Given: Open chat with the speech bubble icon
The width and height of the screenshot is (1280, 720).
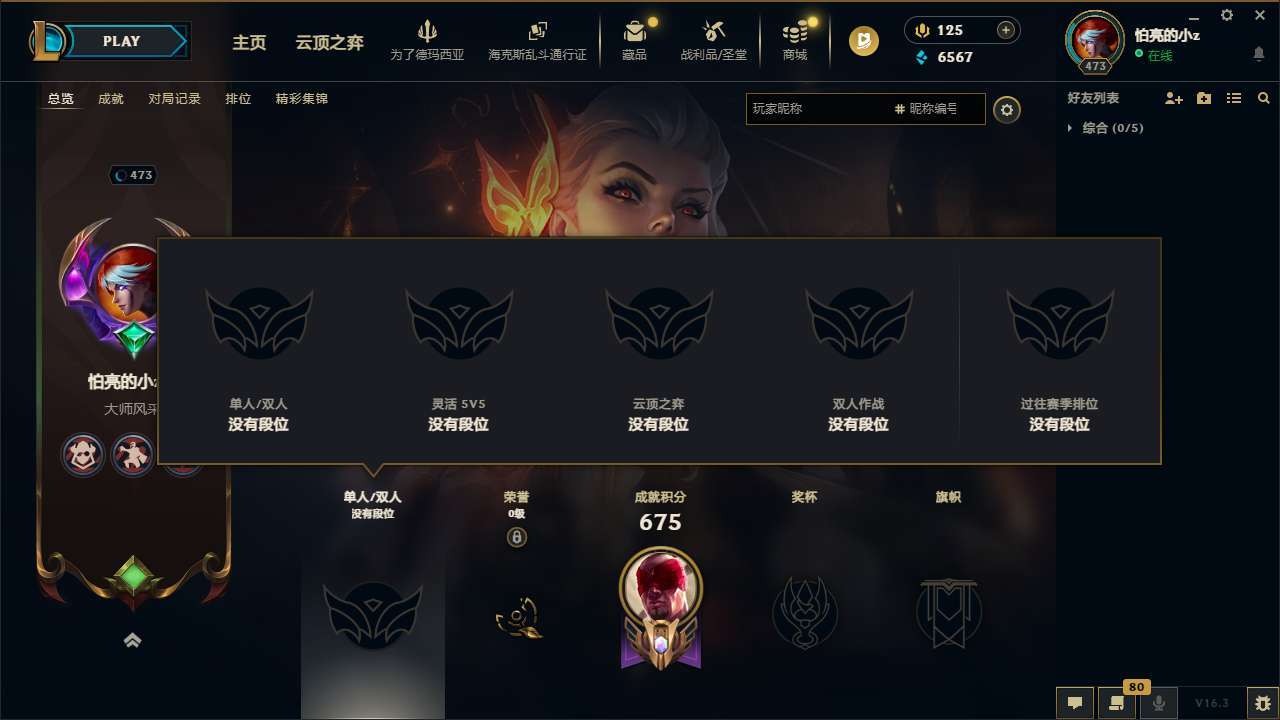Looking at the screenshot, I should [x=1074, y=703].
